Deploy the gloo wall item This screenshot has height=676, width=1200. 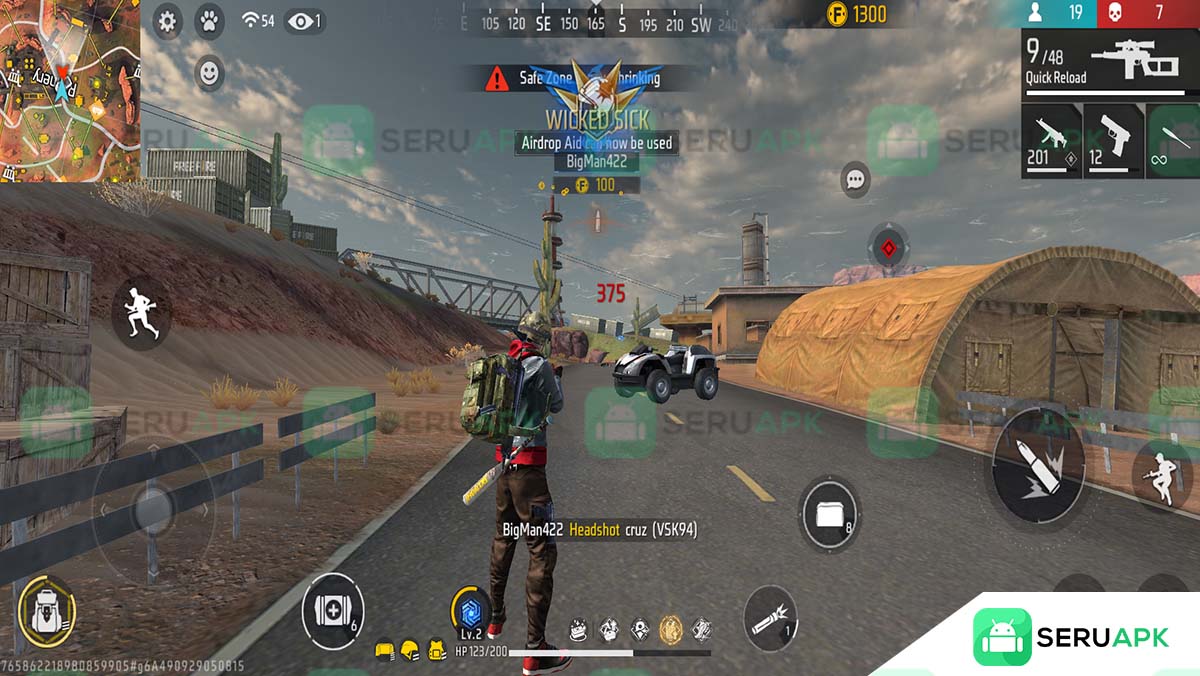[829, 514]
